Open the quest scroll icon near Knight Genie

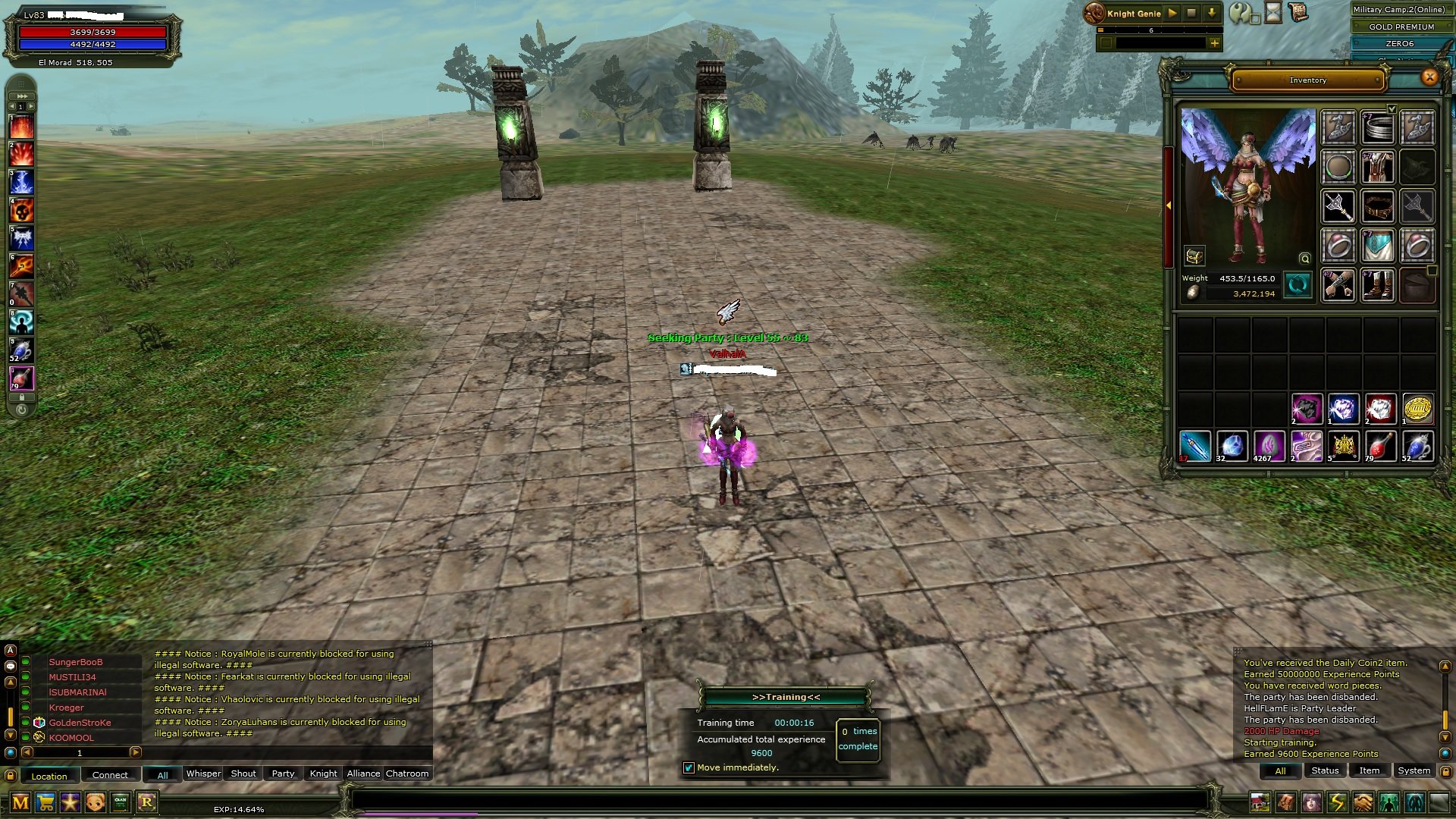point(1298,13)
